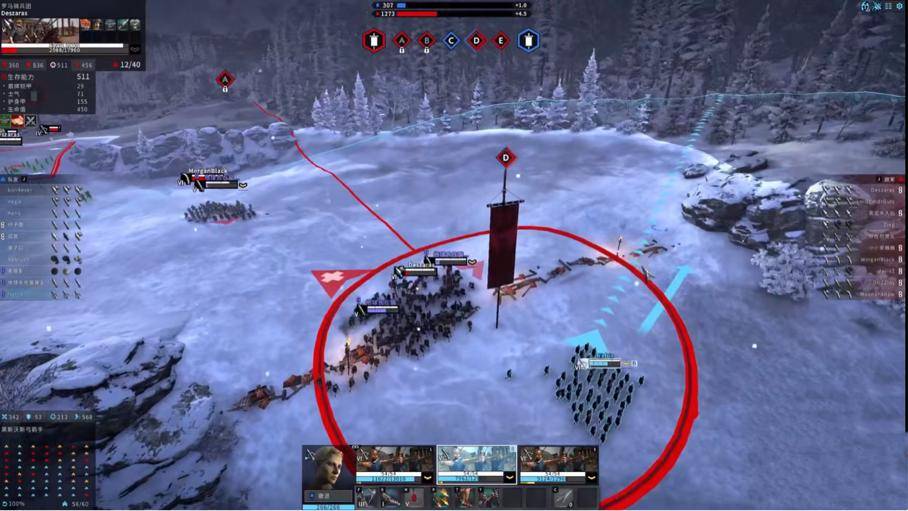
Task: Select Deszaras in the right-side player list
Action: tap(880, 189)
